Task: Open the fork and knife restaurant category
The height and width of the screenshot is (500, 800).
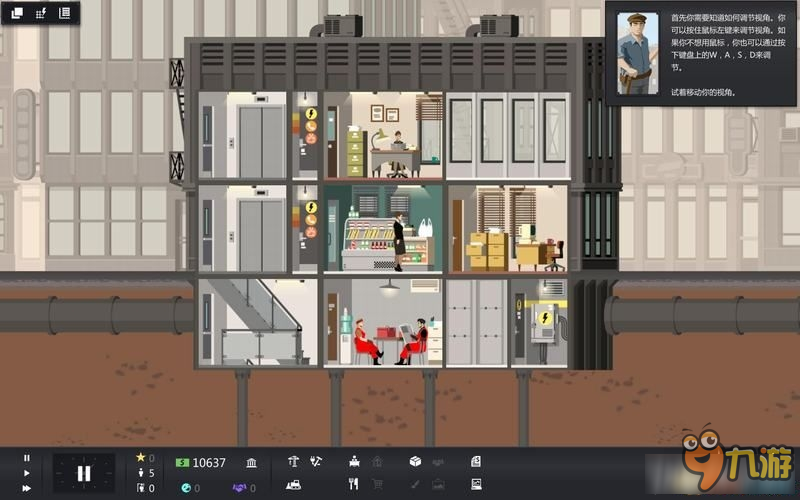Action: coord(353,485)
